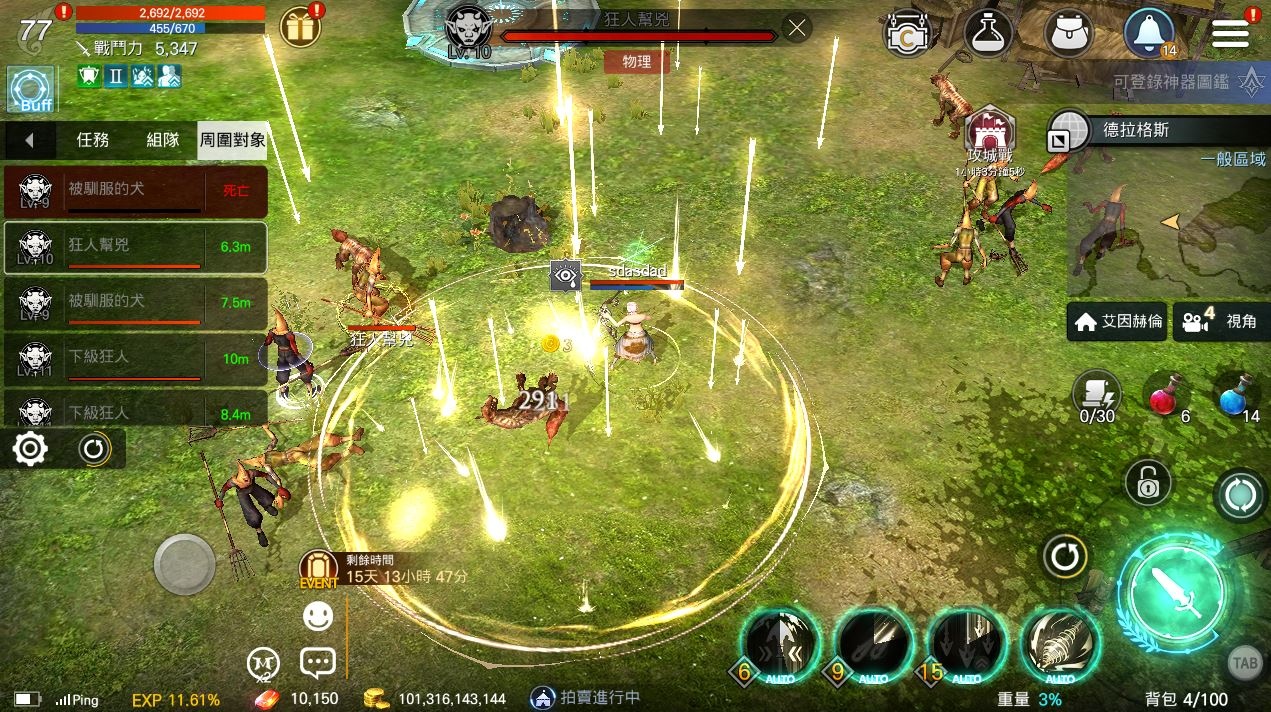Show the bell notifications

pyautogui.click(x=1149, y=33)
